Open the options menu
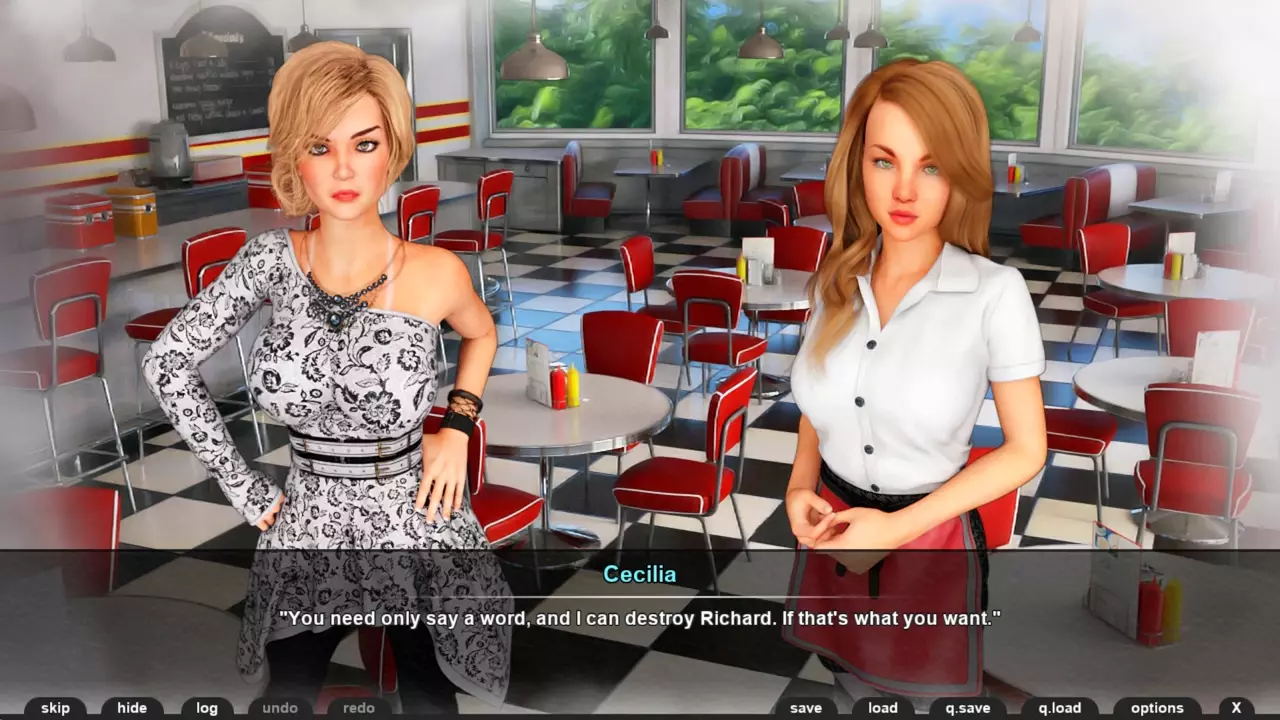 (x=1157, y=708)
